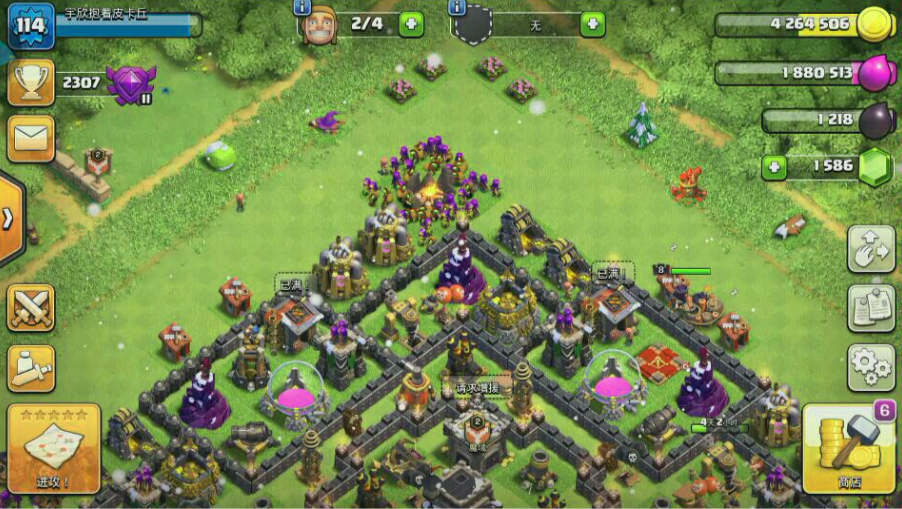The image size is (902, 509).
Task: Open the crossed swords army overview
Action: [31, 307]
